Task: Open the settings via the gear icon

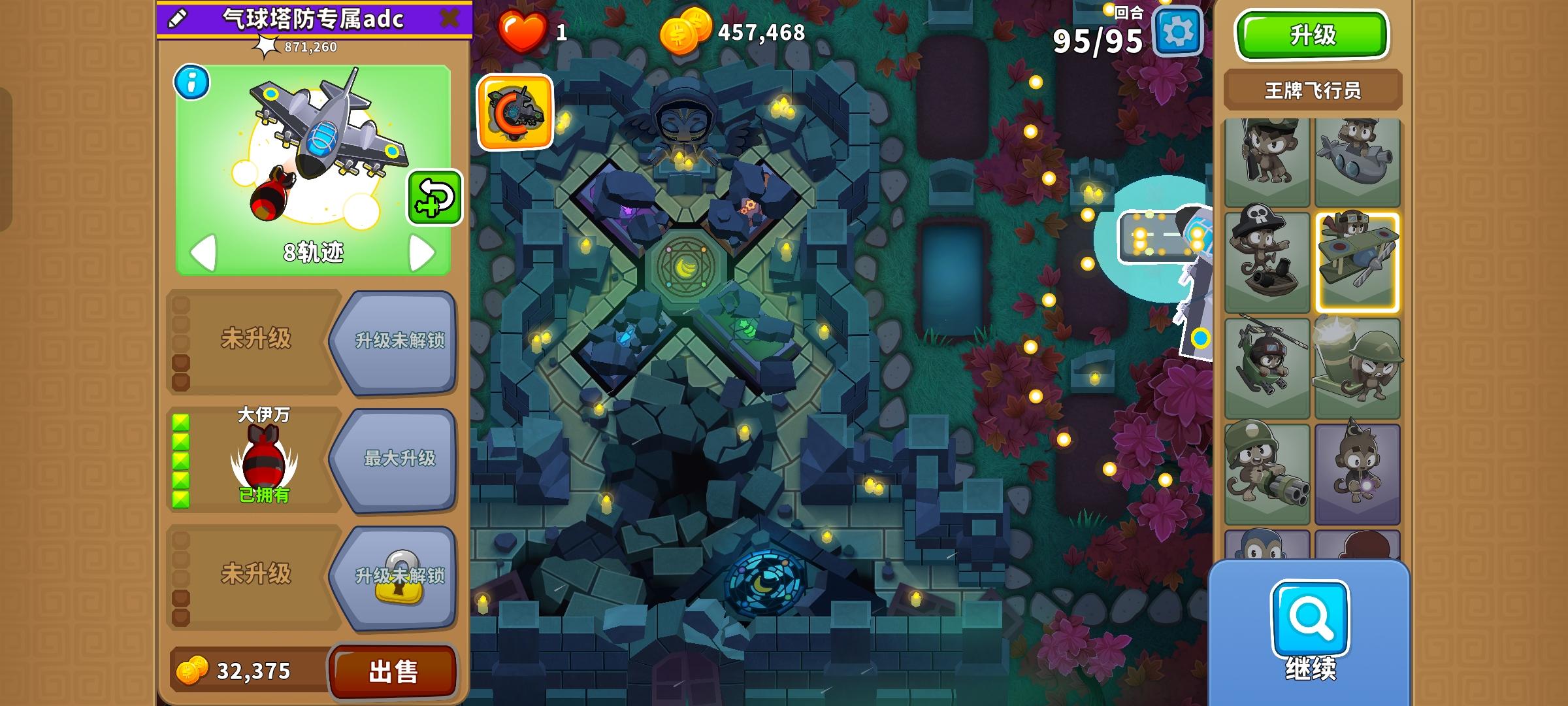Action: click(x=1179, y=31)
